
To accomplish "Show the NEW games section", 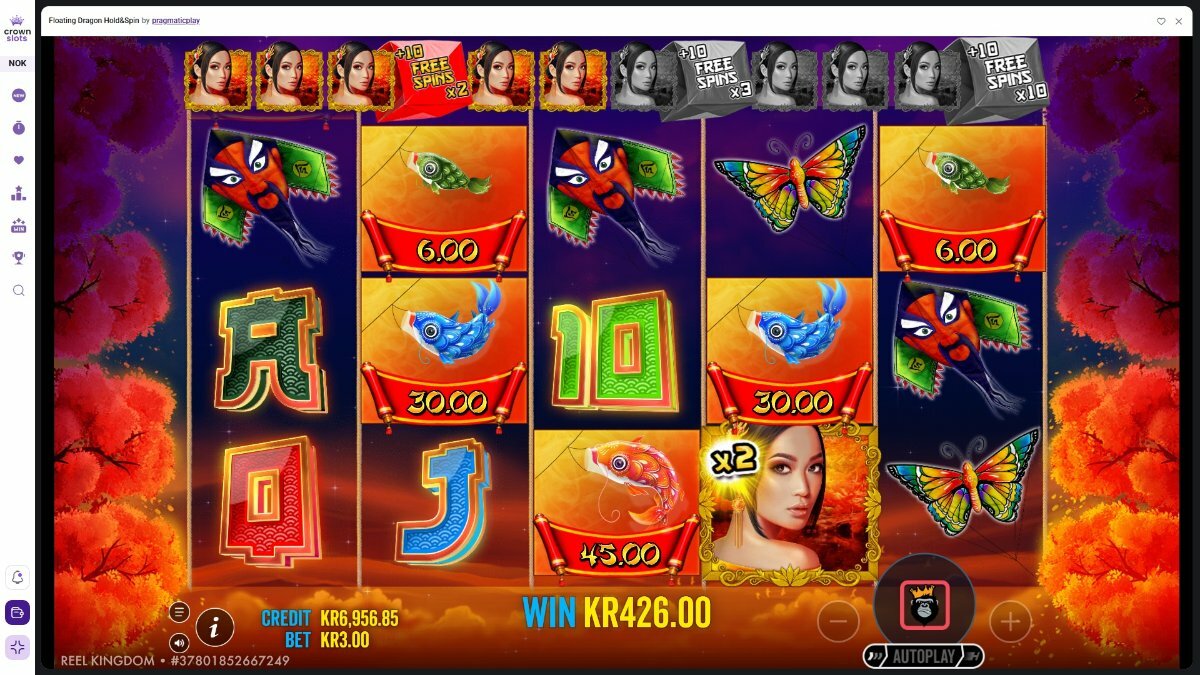I will pos(18,96).
